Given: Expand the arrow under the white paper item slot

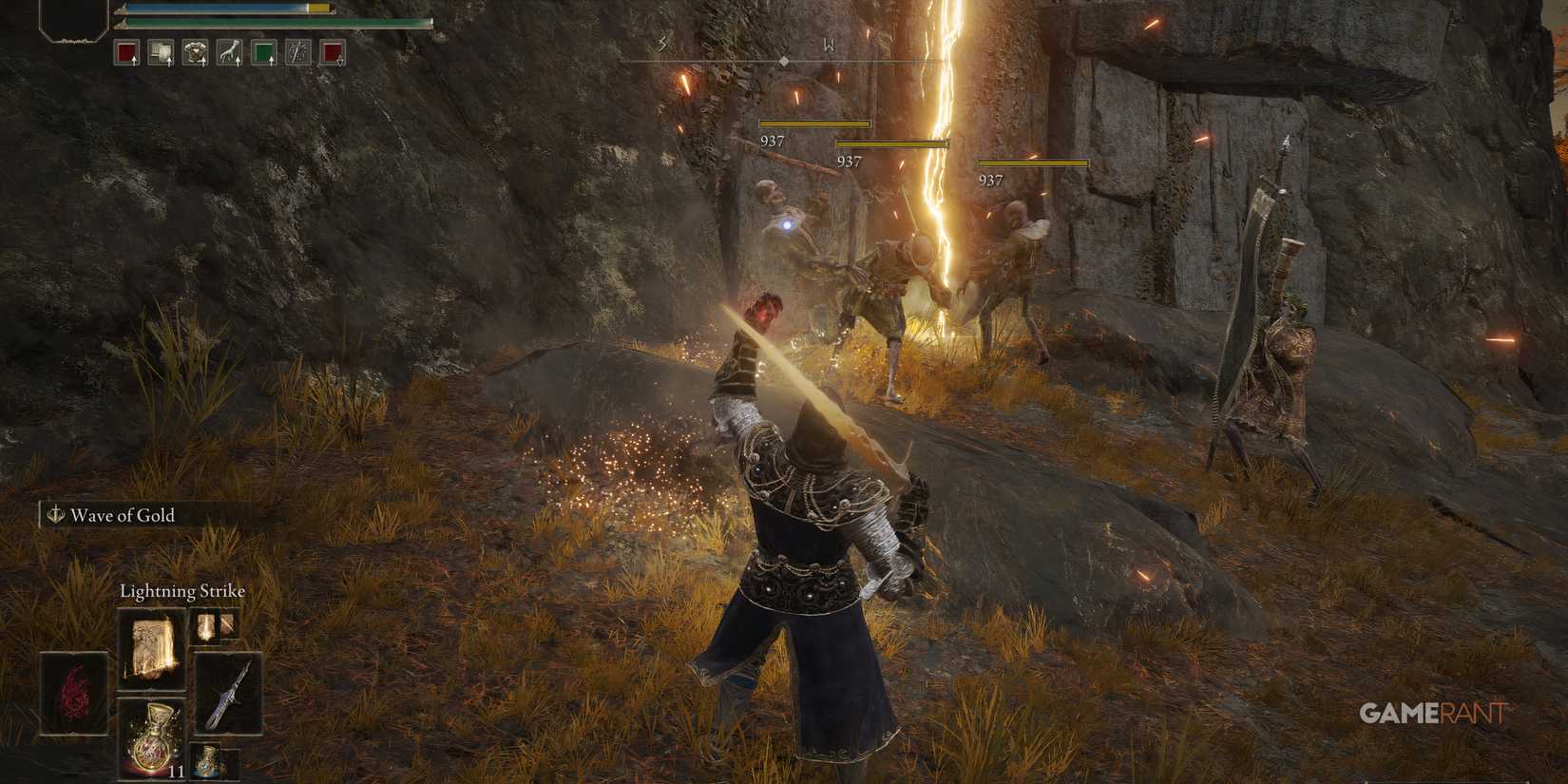Looking at the screenshot, I should coord(170,61).
